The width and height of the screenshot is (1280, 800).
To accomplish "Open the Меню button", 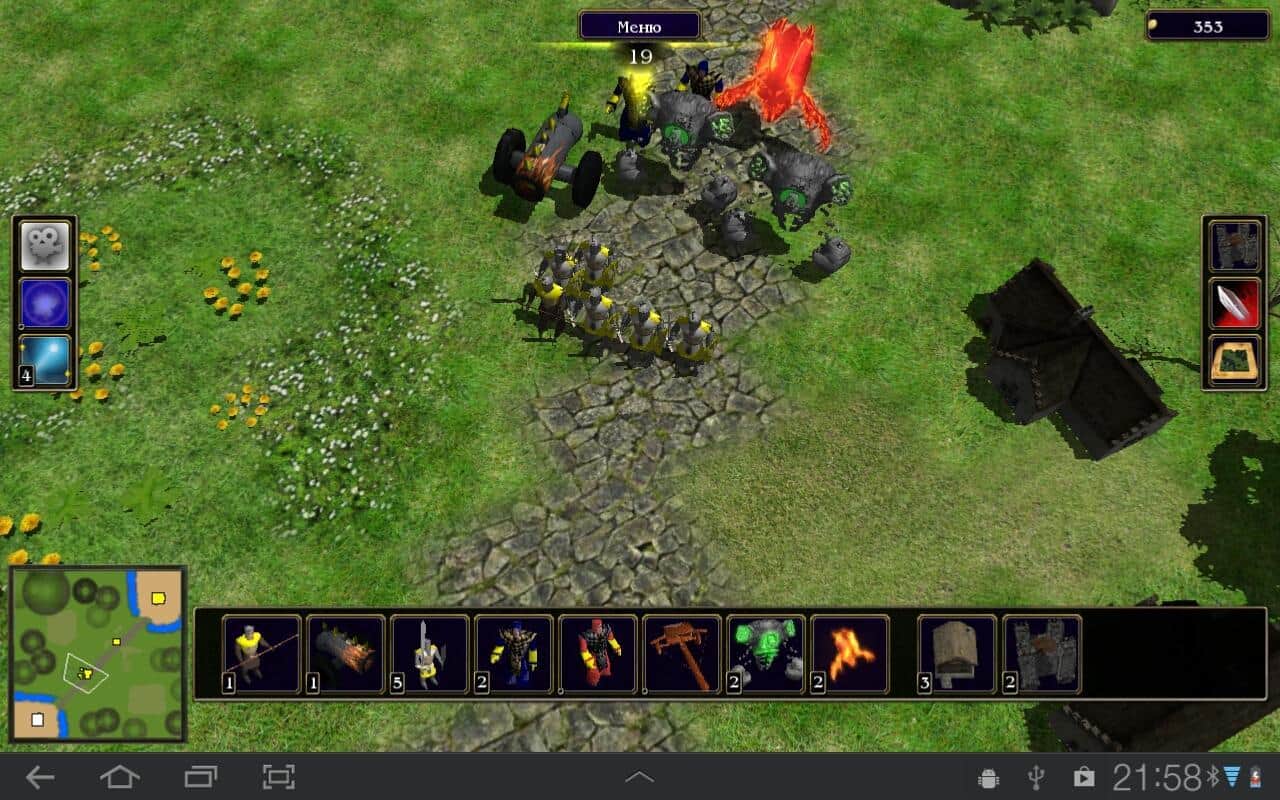I will (640, 26).
